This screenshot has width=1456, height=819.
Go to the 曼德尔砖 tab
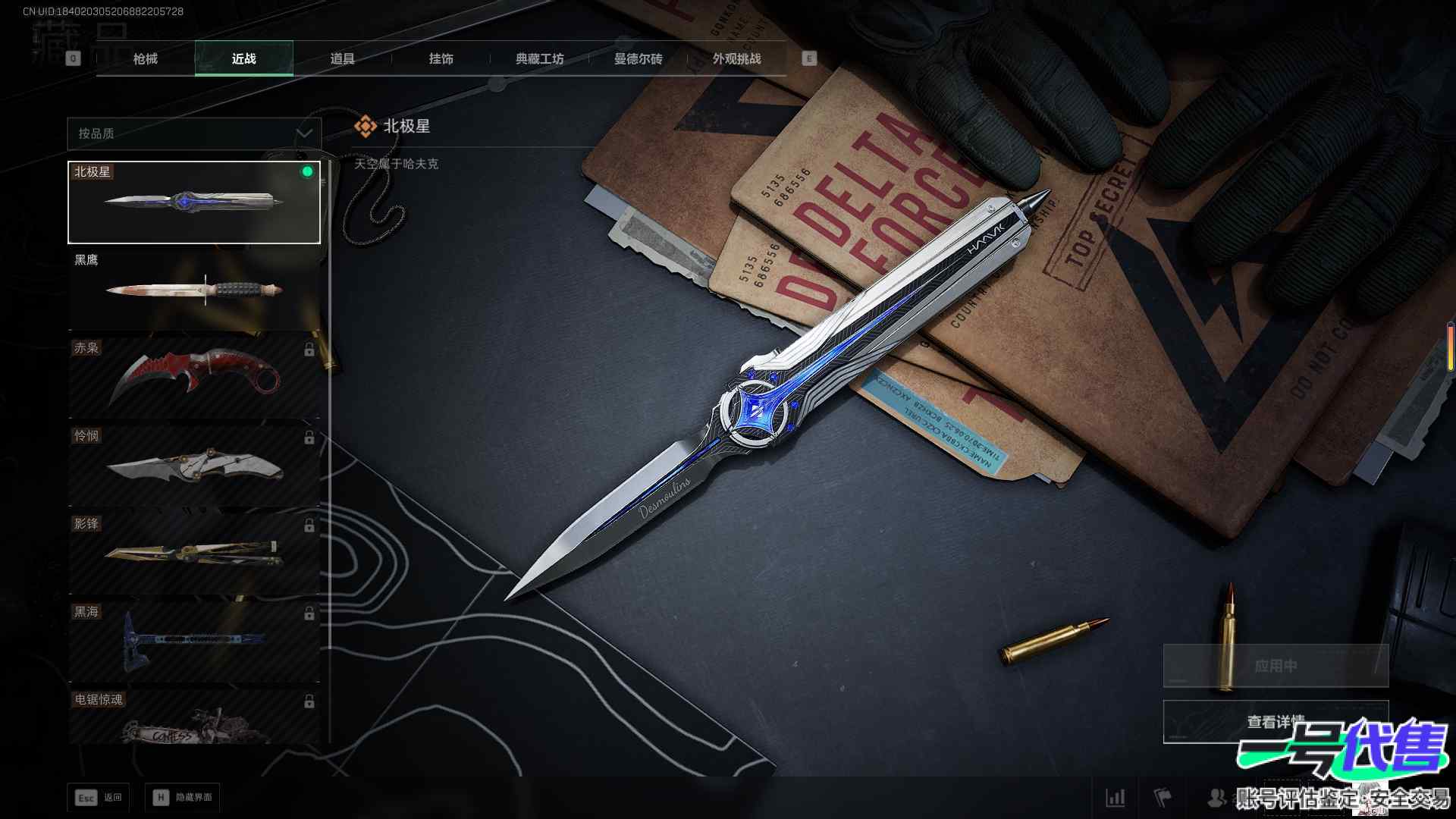[x=638, y=59]
